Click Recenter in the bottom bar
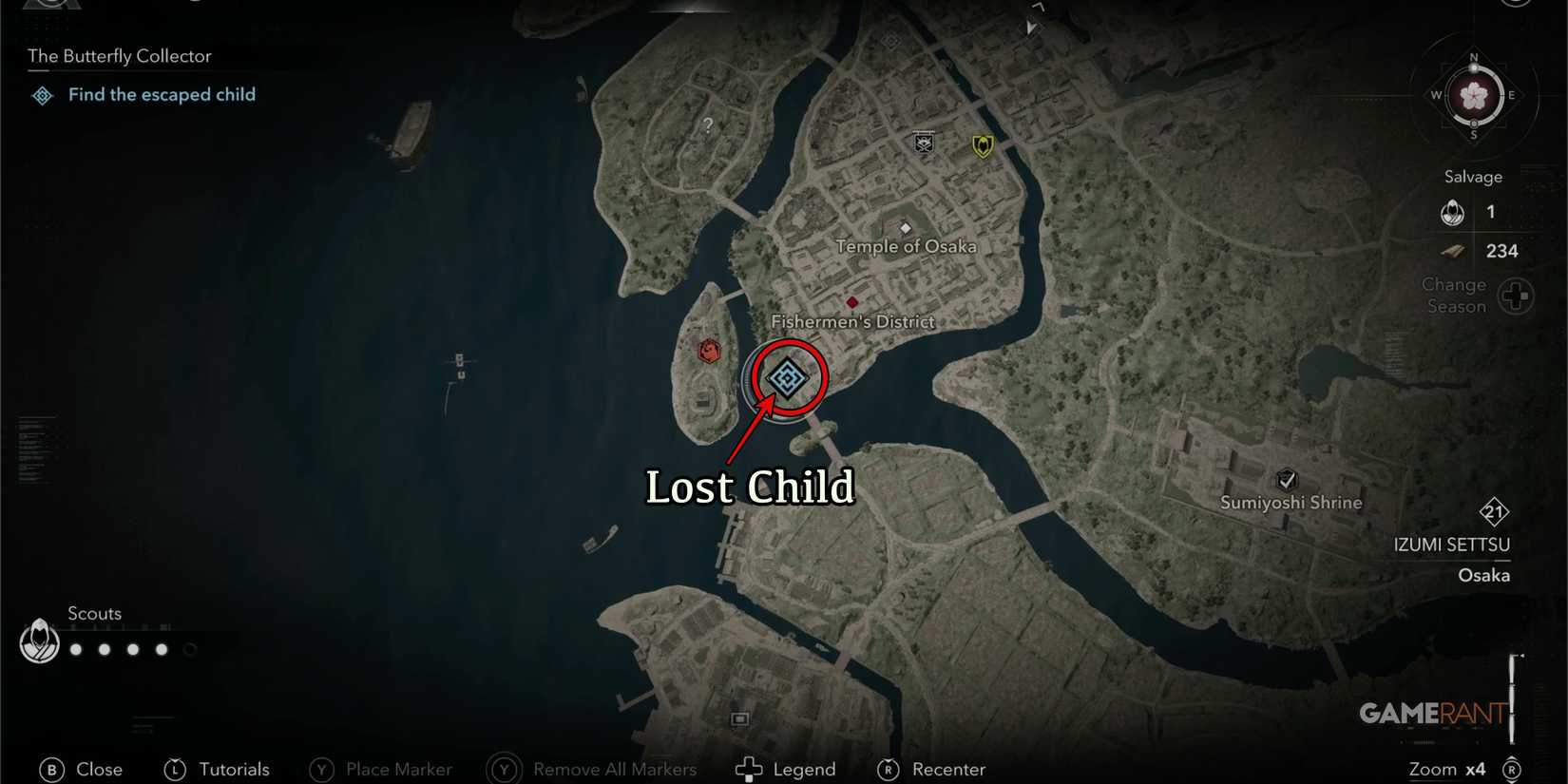This screenshot has width=1568, height=784. pos(947,770)
